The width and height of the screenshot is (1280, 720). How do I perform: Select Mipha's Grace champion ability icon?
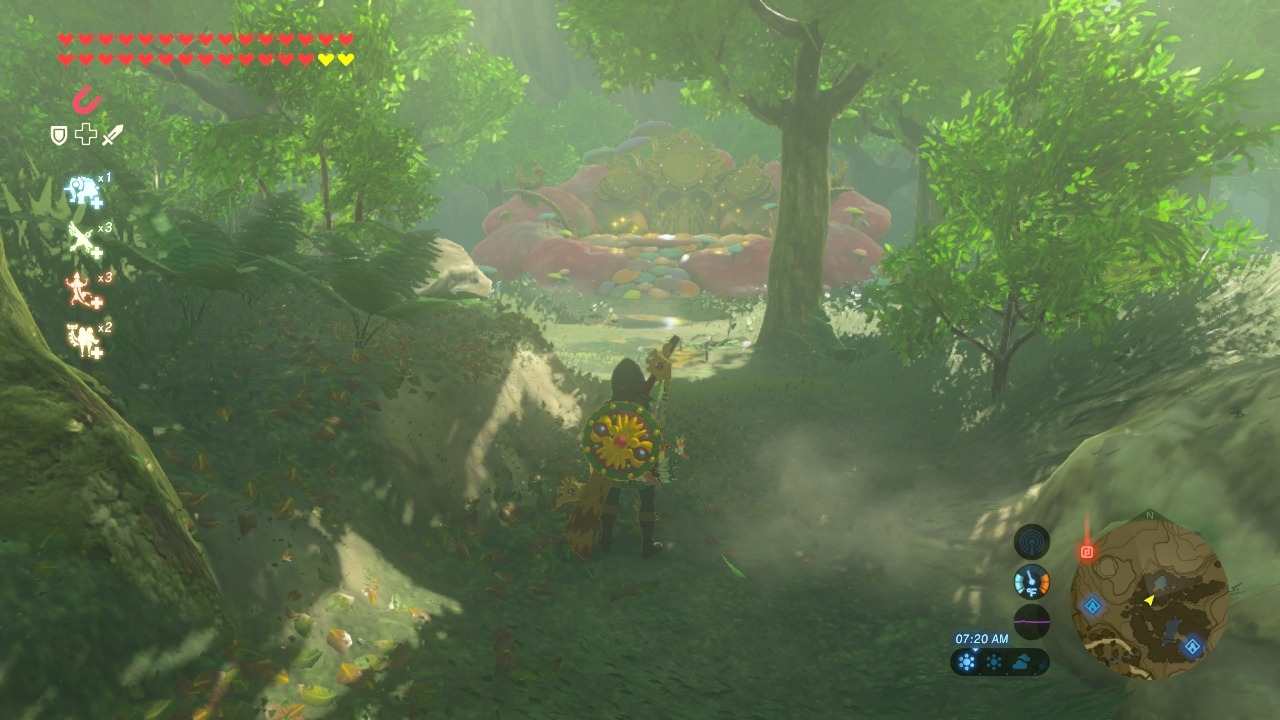coord(80,188)
